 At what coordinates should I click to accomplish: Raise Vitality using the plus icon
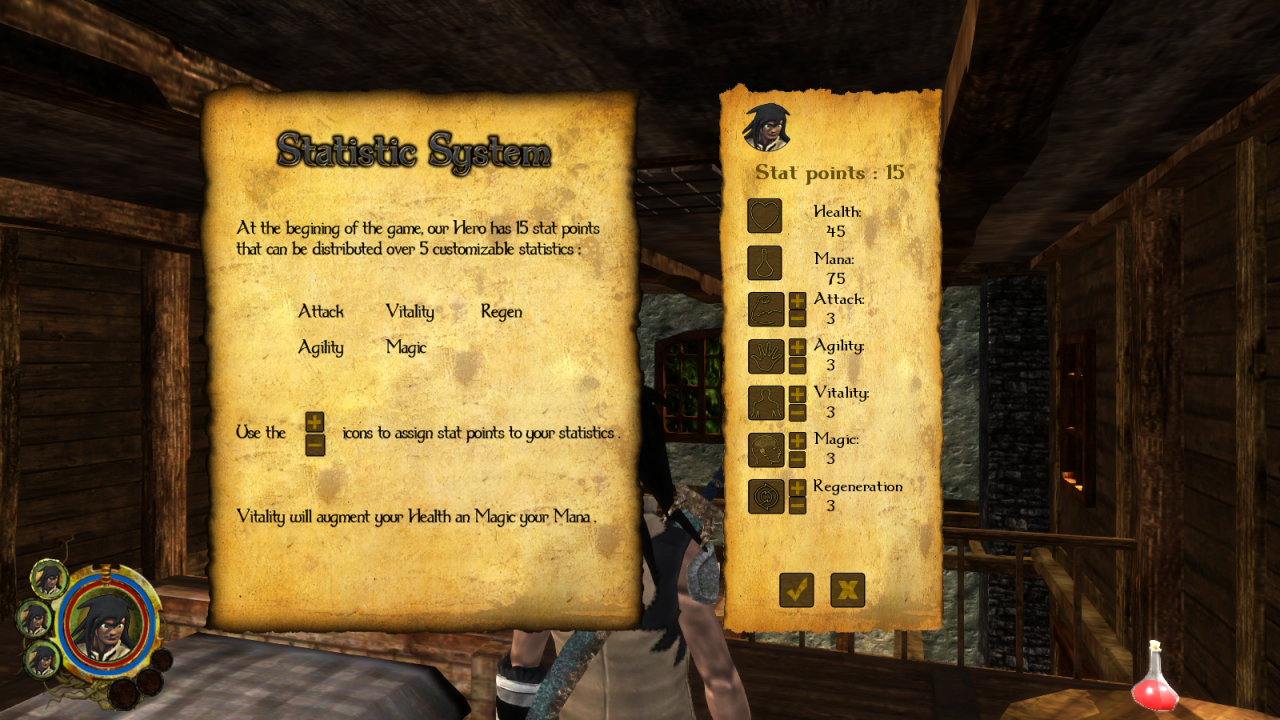pos(797,394)
